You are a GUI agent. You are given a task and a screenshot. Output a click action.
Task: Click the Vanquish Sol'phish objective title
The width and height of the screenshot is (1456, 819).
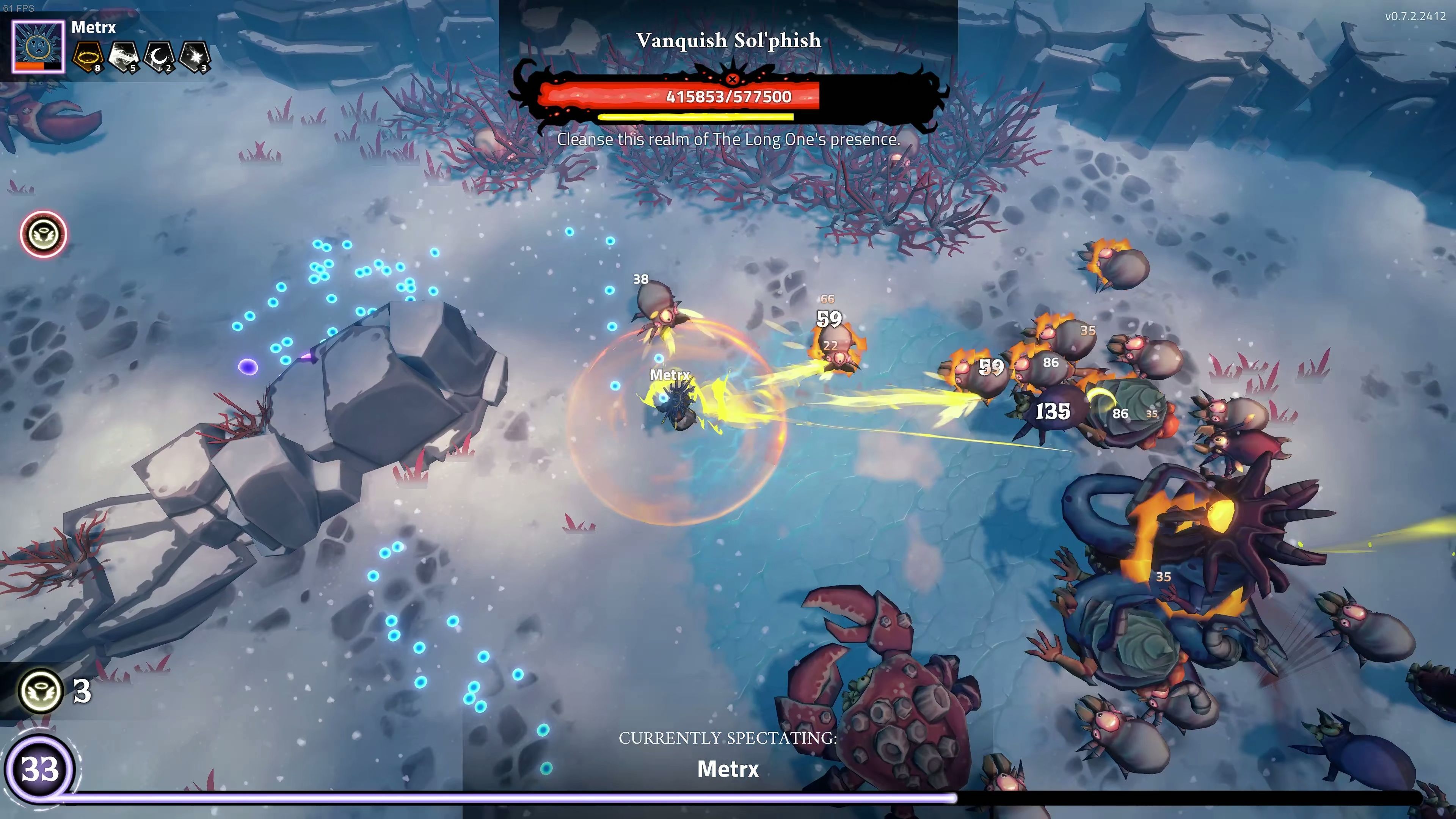728,40
